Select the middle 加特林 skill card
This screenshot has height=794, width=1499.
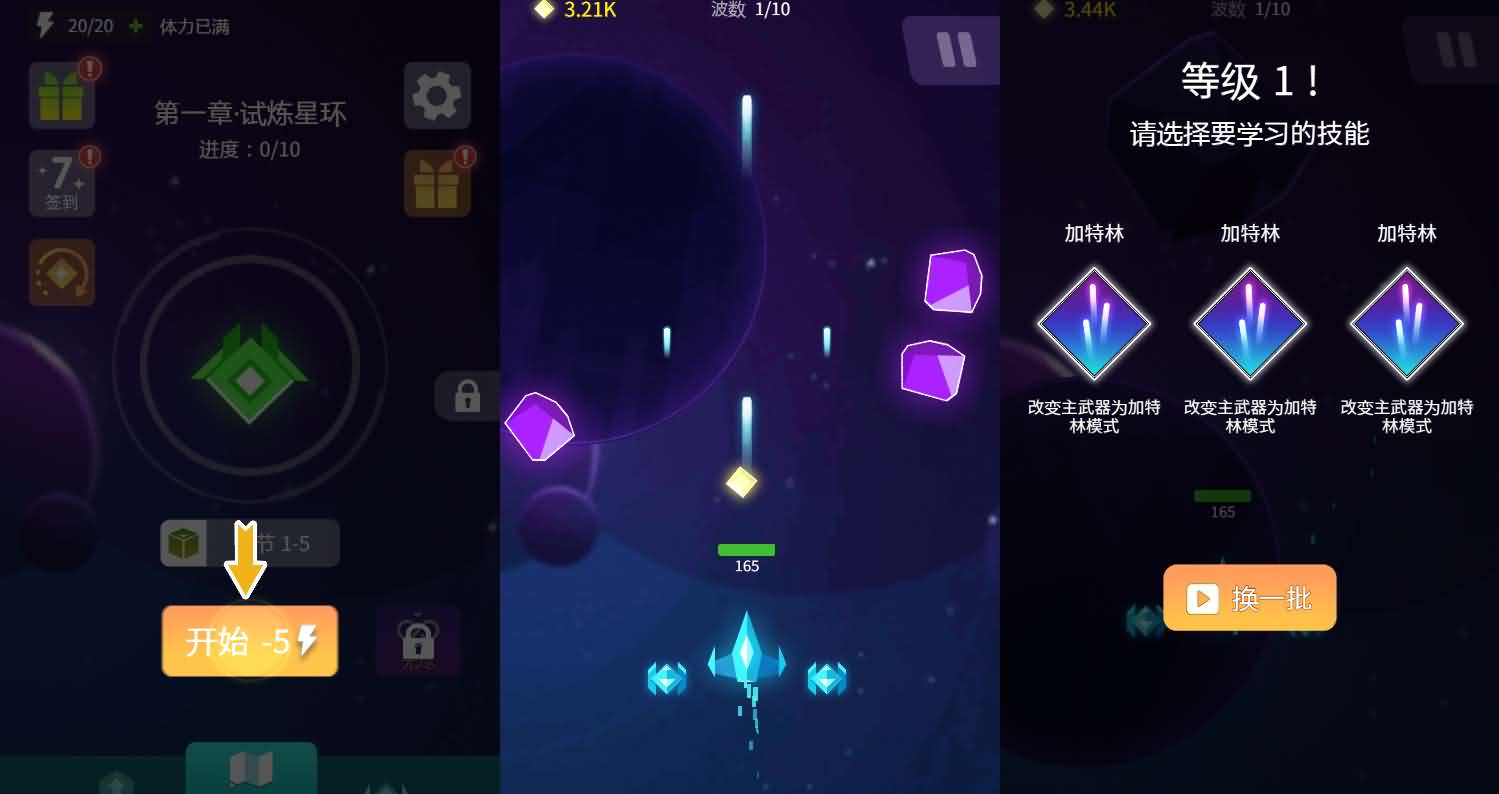coord(1250,324)
